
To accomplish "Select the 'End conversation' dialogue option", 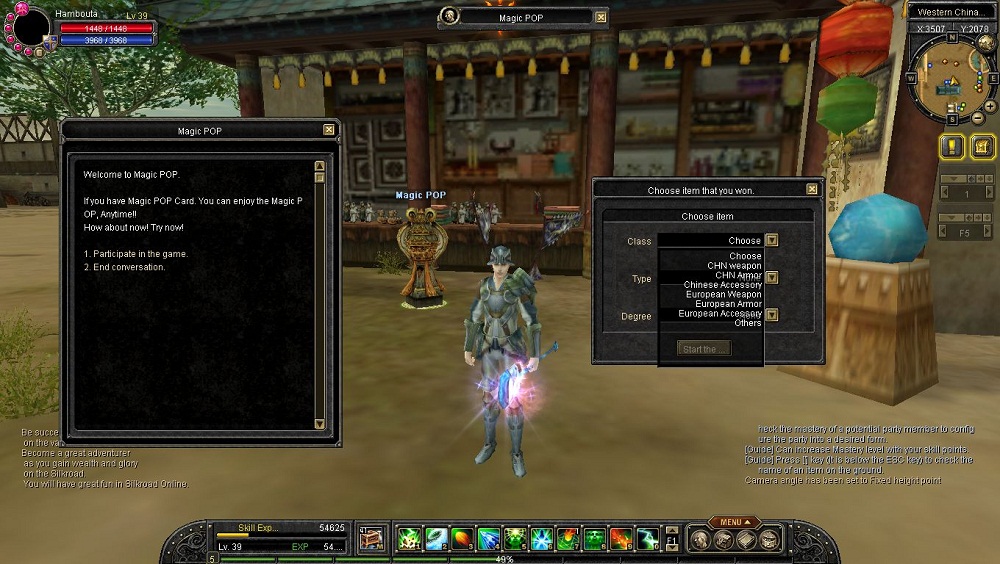I will coord(125,267).
